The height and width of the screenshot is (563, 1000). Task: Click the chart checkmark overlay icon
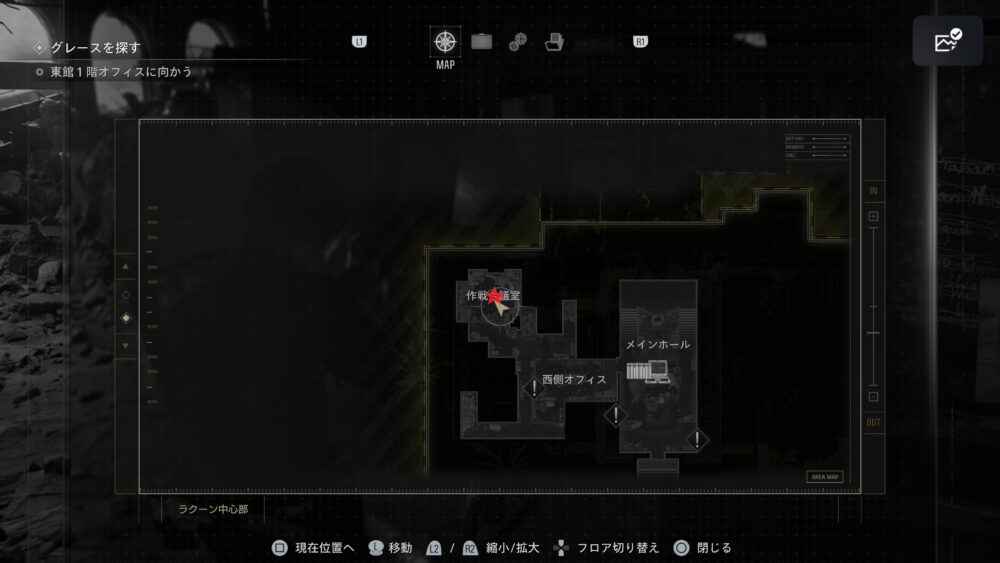tap(947, 41)
